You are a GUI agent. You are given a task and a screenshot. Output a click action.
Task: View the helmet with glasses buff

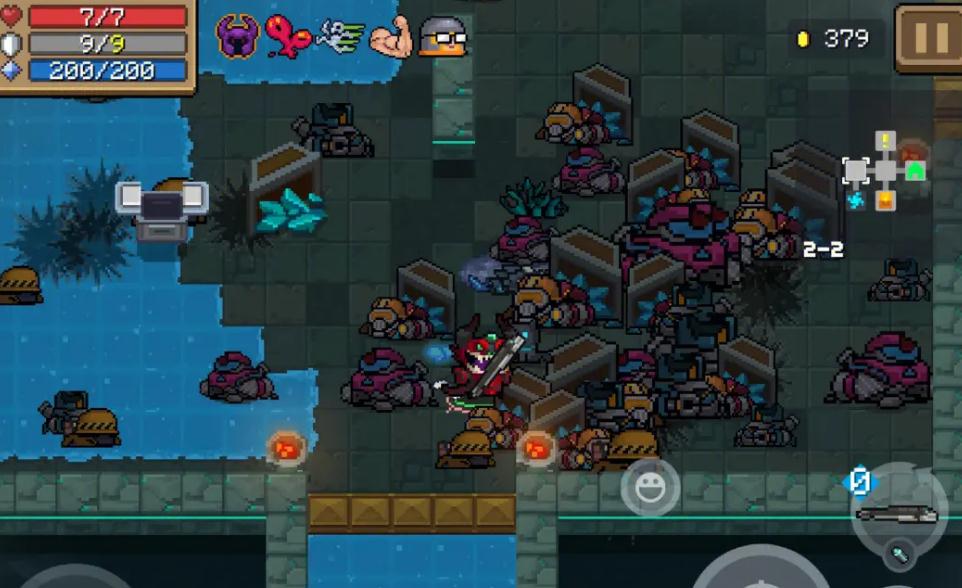[x=443, y=36]
